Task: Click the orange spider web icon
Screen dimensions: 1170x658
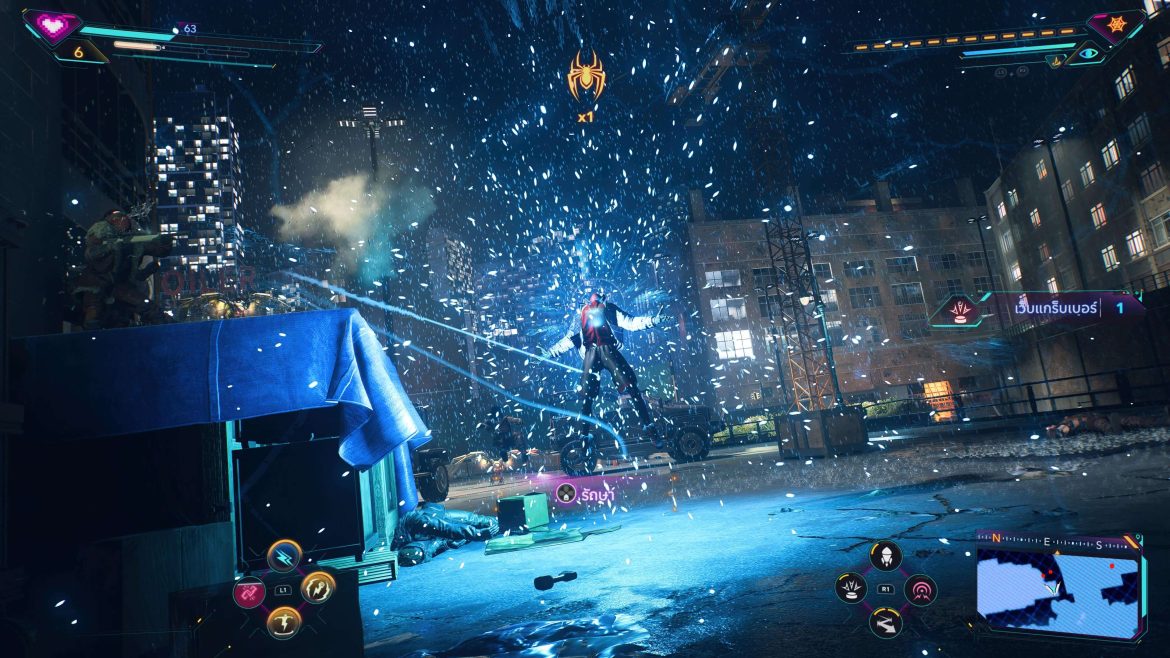Action: click(1115, 23)
